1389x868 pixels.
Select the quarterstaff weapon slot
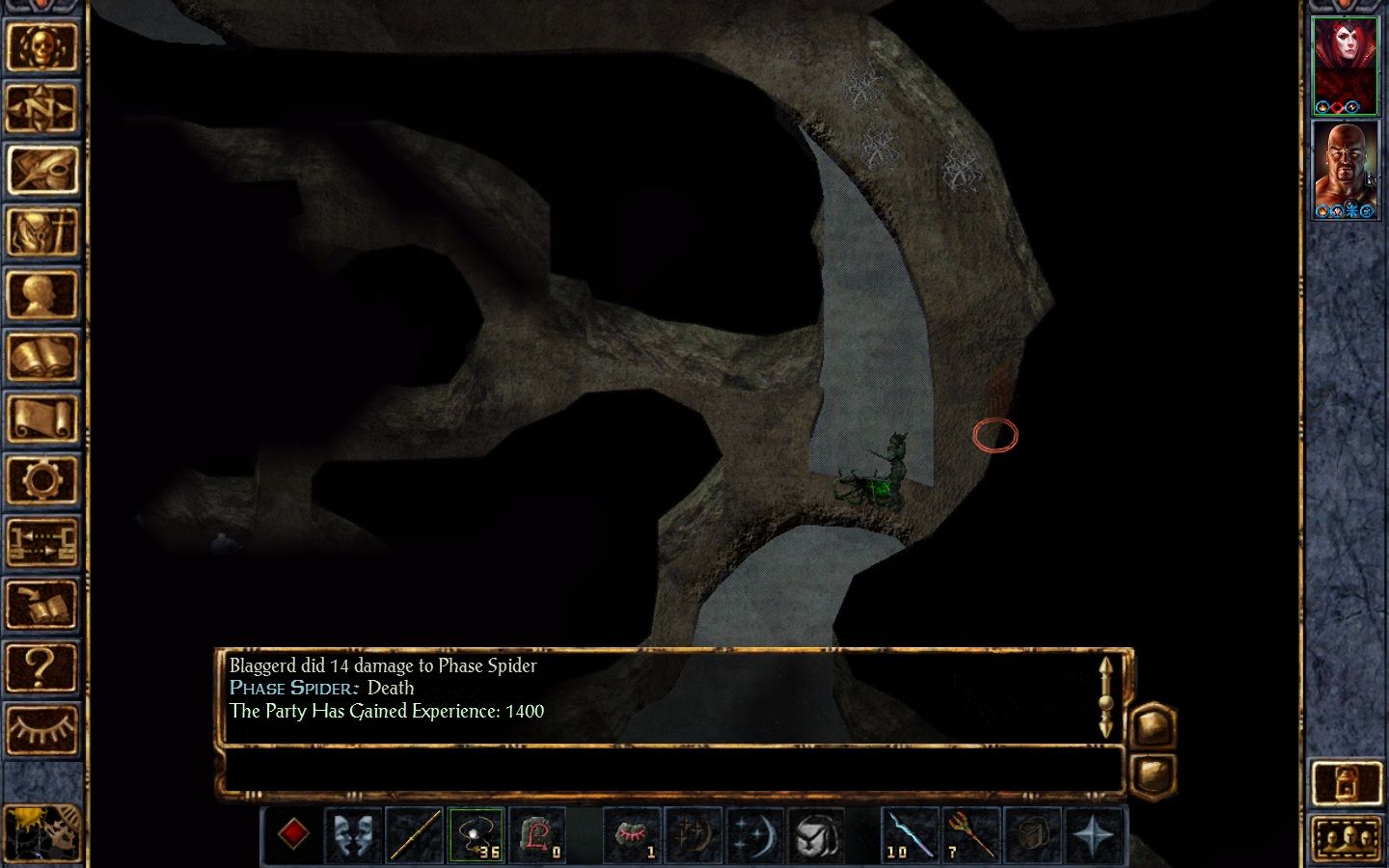point(415,834)
